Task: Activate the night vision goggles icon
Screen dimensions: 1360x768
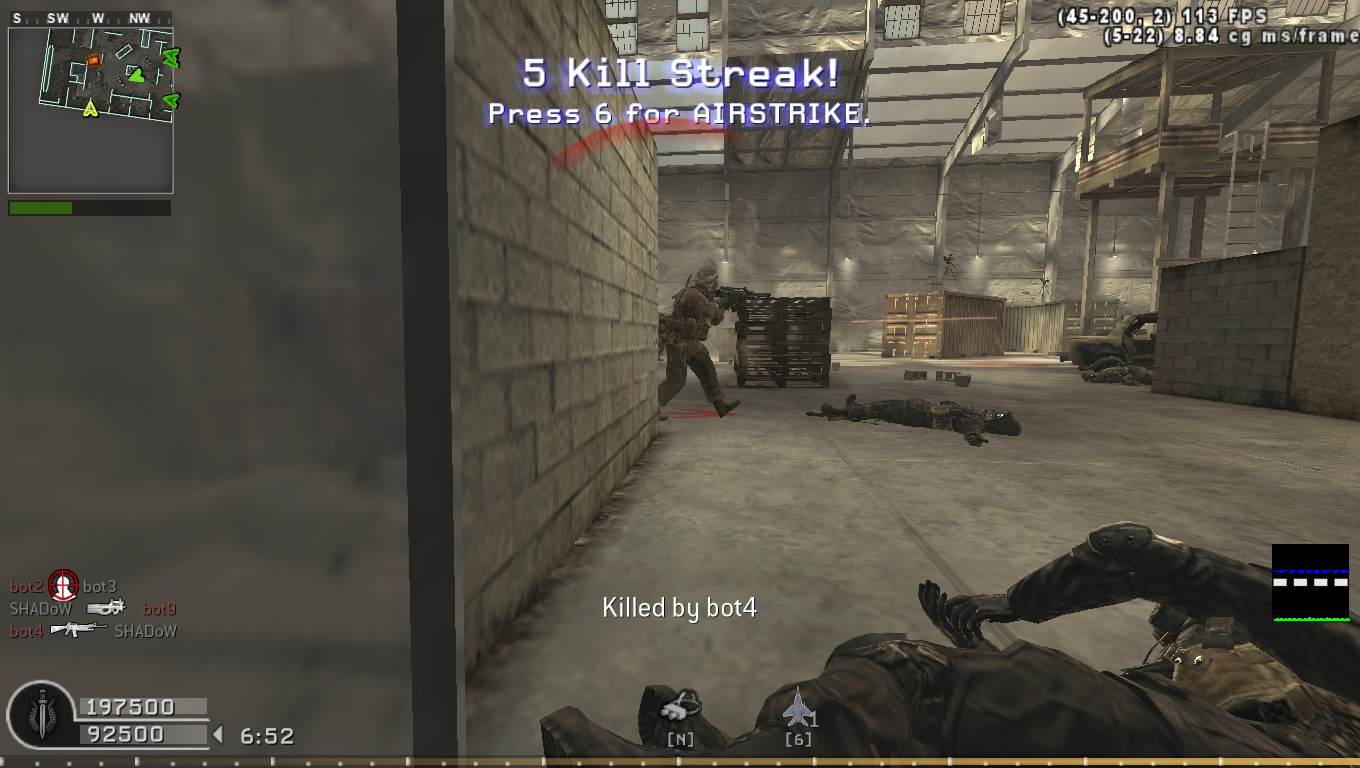Action: pyautogui.click(x=681, y=707)
